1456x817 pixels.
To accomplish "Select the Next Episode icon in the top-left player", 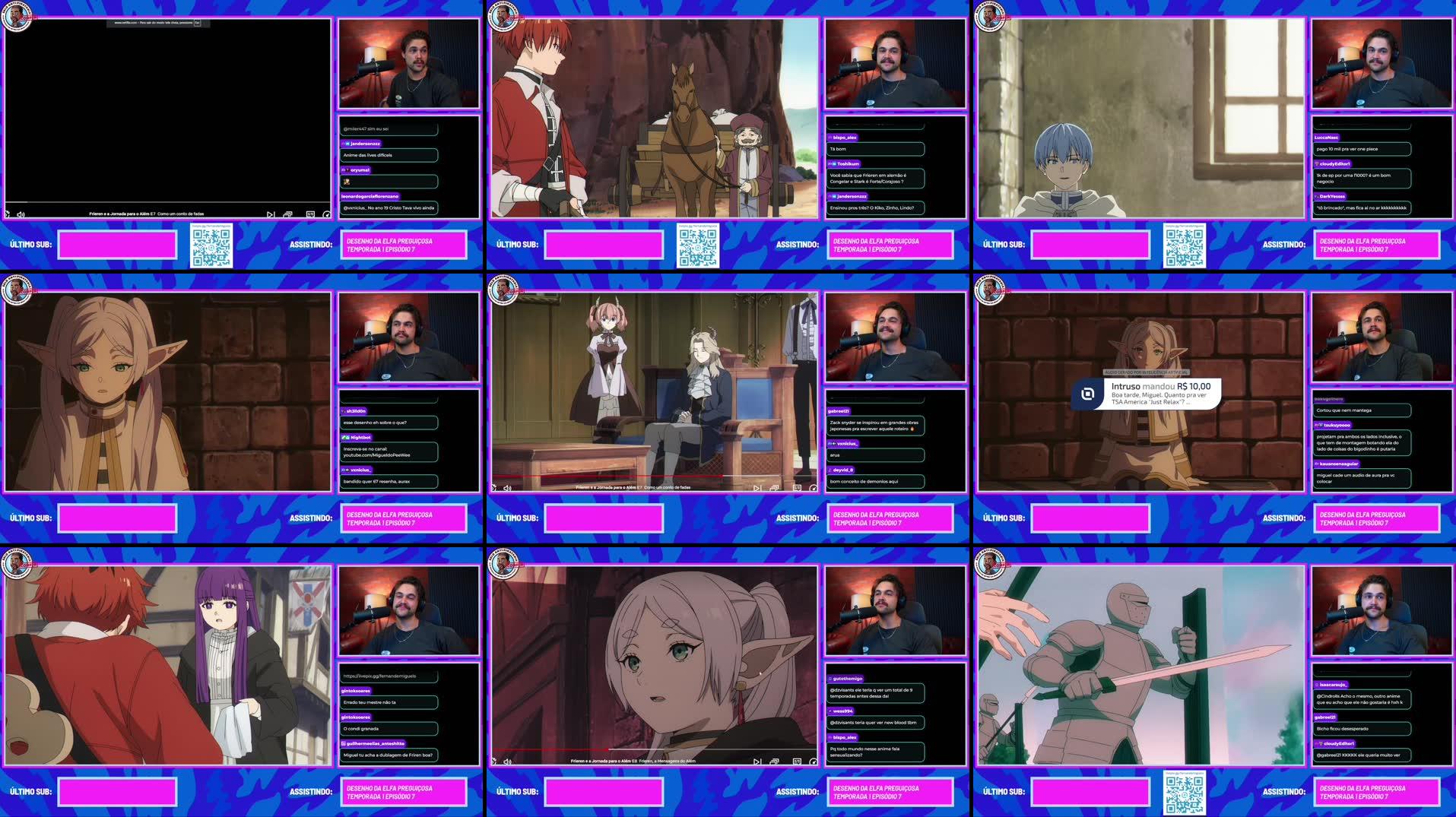I will pyautogui.click(x=269, y=214).
